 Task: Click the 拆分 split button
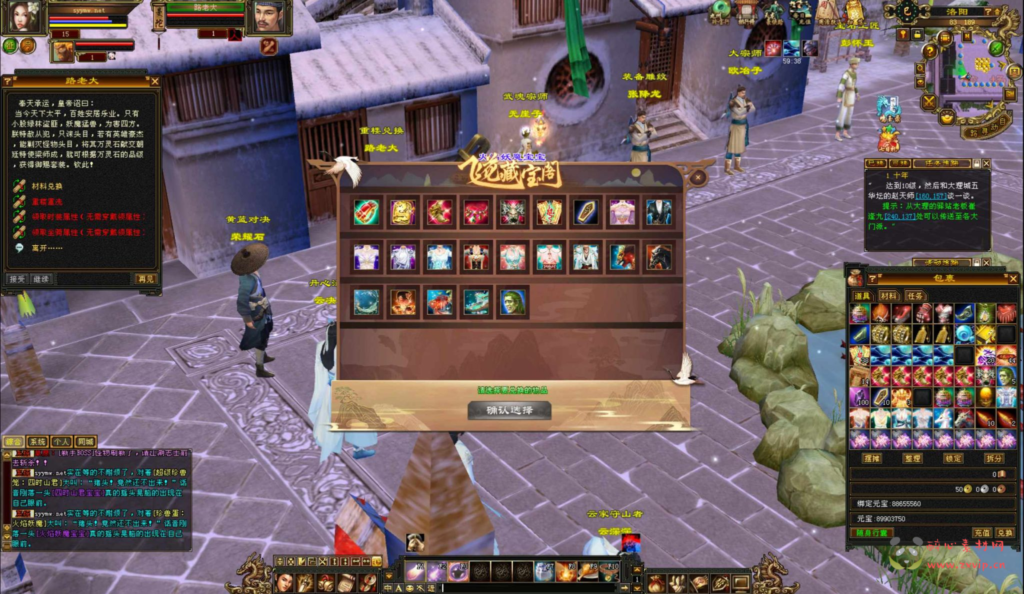click(x=994, y=458)
